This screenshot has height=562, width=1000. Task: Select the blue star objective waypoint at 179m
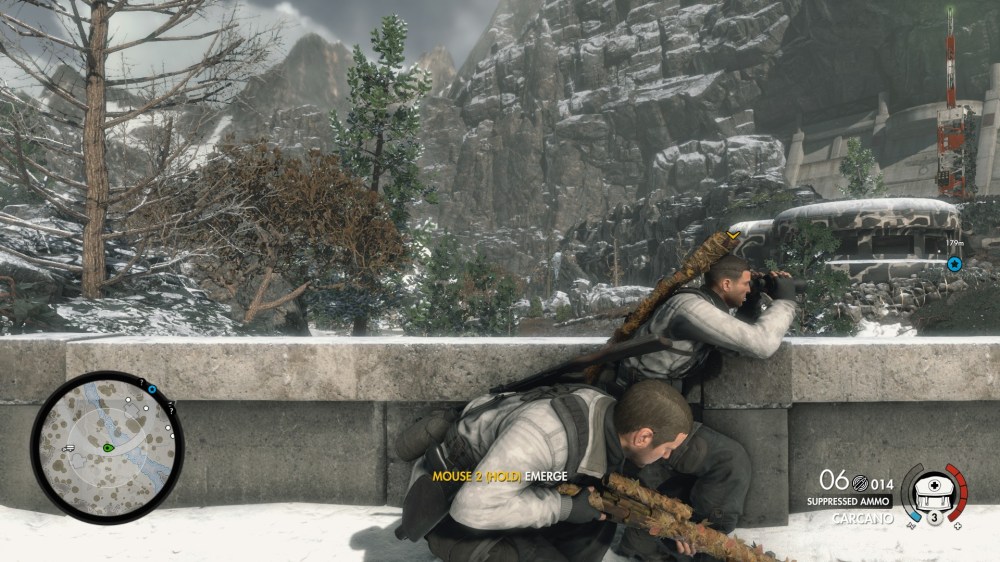pos(954,264)
